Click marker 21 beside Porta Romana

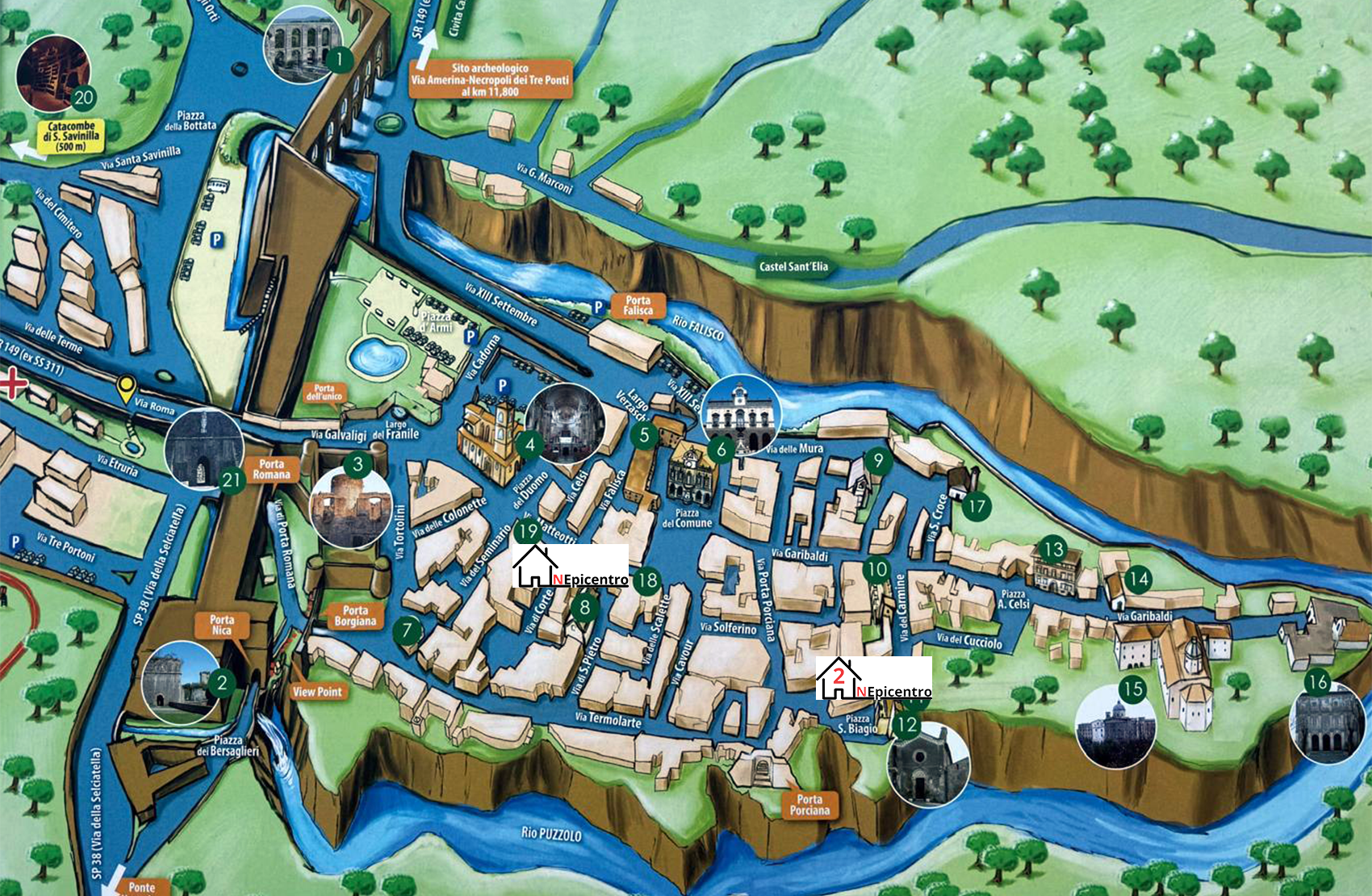tap(232, 480)
